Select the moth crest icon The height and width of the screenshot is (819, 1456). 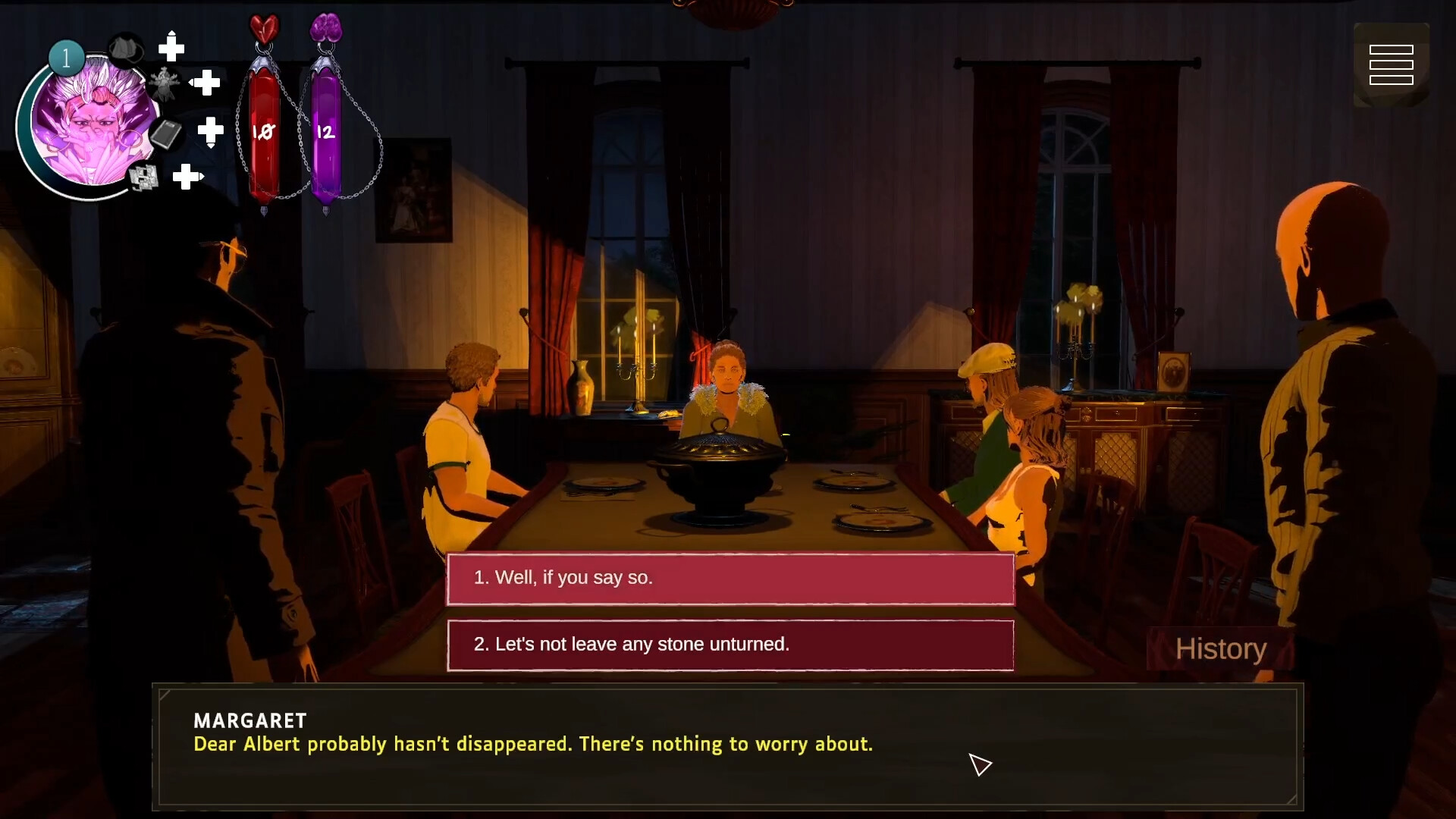pyautogui.click(x=164, y=83)
